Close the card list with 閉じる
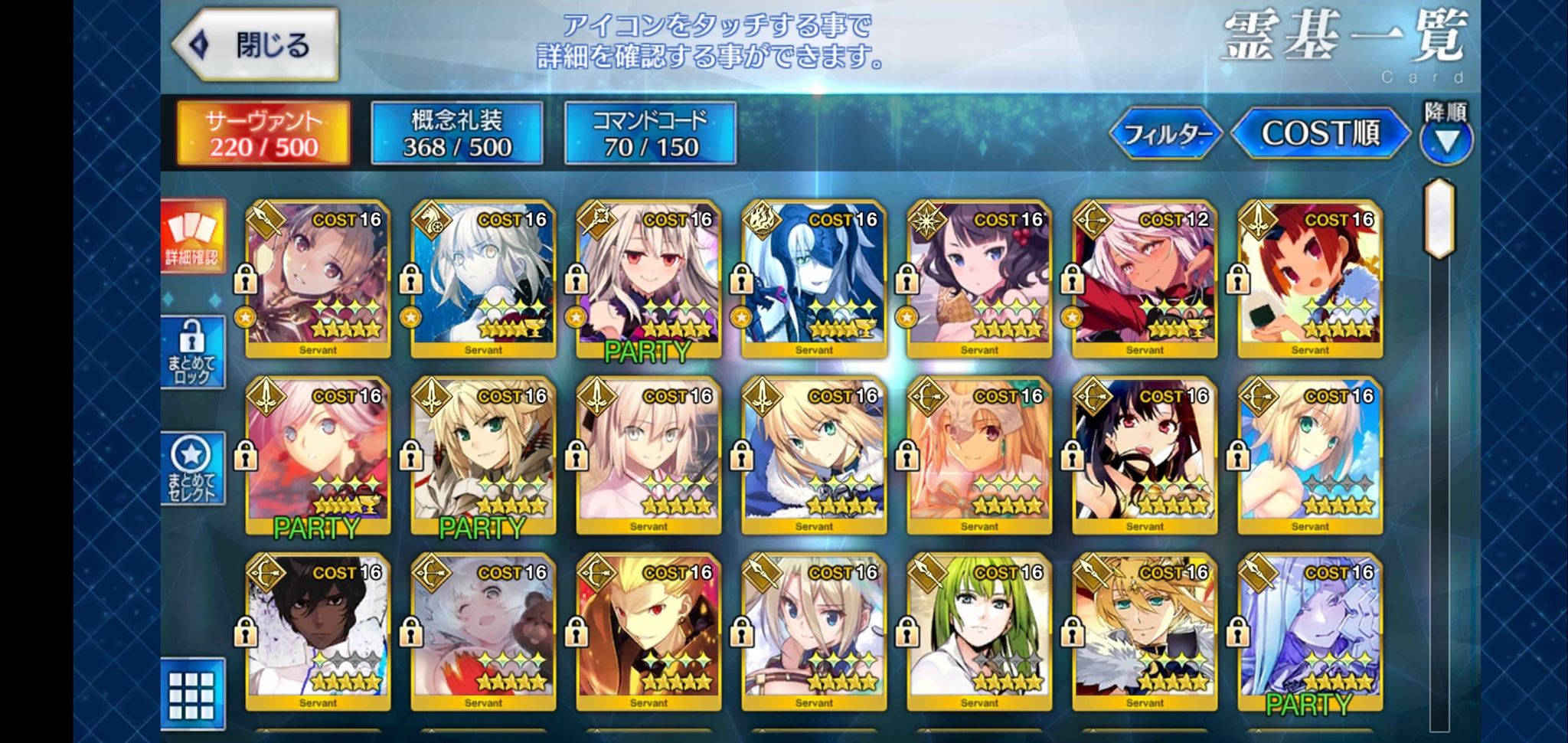The height and width of the screenshot is (743, 1568). click(256, 45)
